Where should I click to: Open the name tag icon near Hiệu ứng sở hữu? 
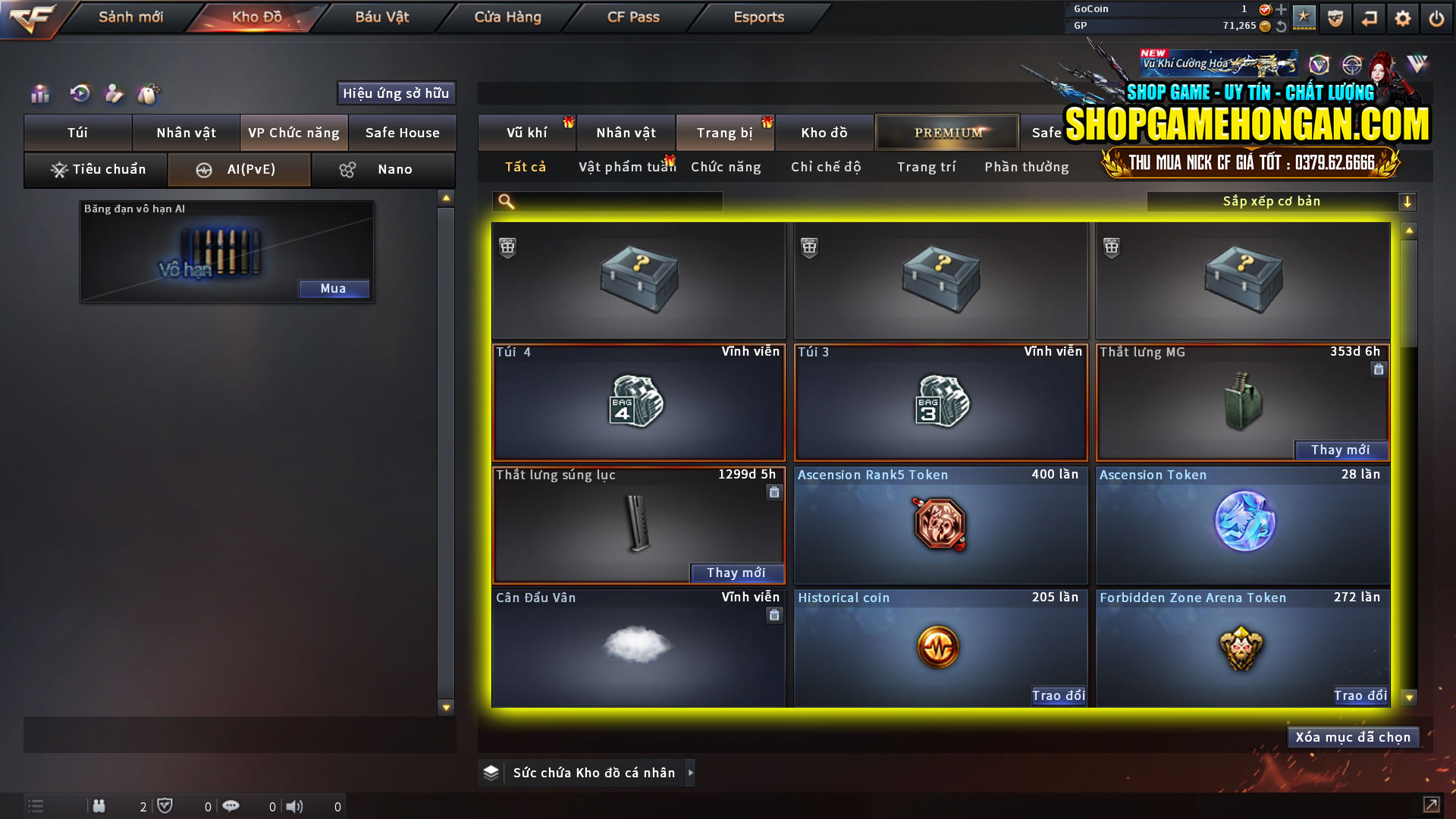149,93
